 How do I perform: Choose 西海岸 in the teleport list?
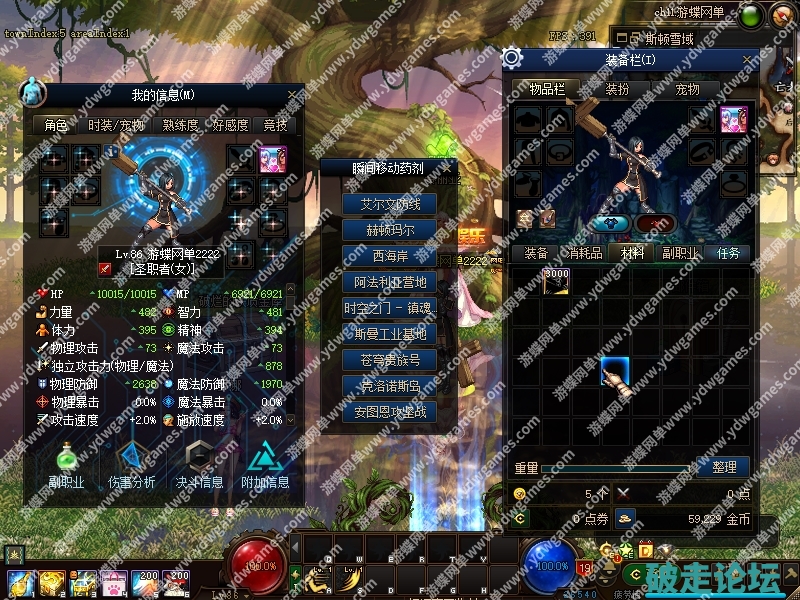389,256
